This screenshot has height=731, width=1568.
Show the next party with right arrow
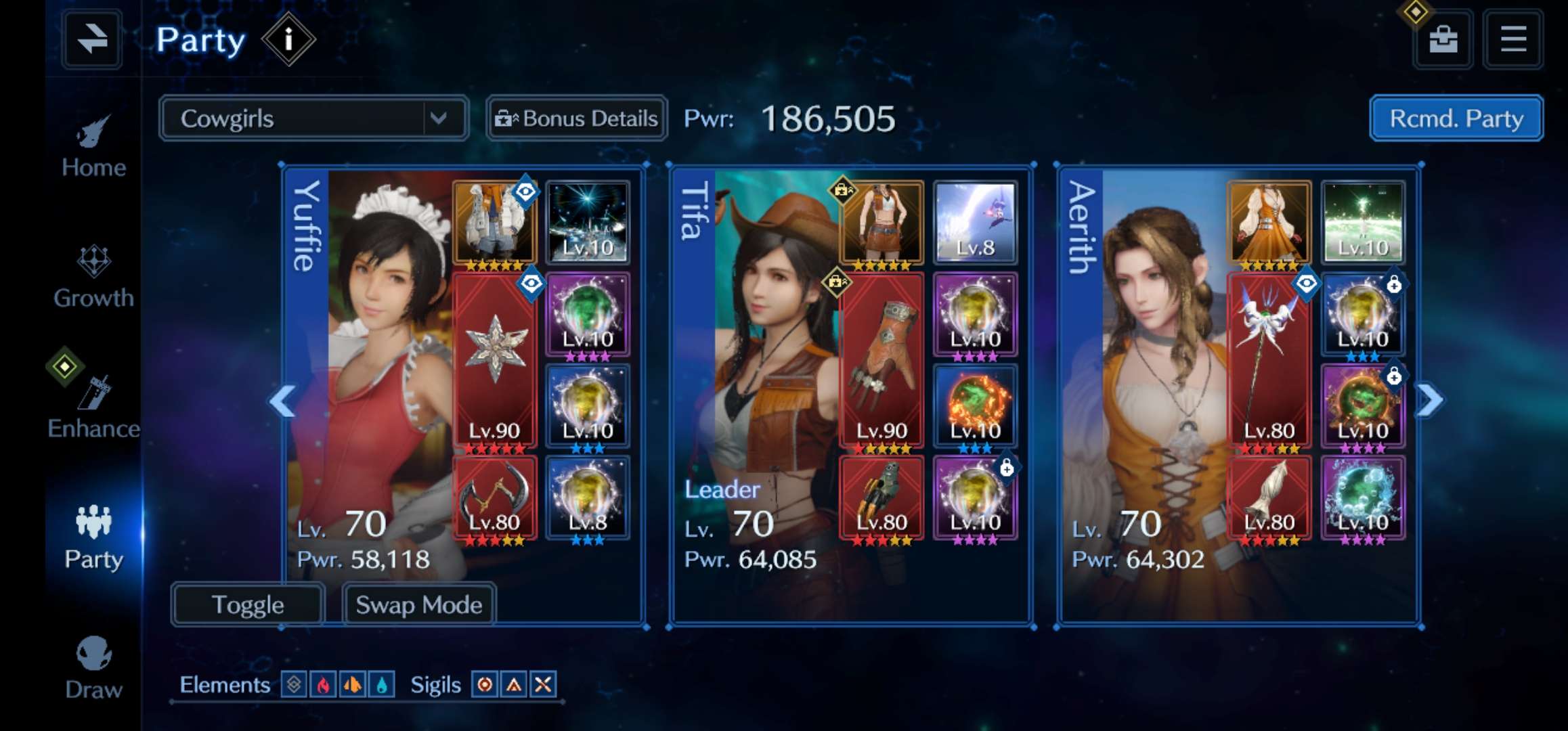1429,401
